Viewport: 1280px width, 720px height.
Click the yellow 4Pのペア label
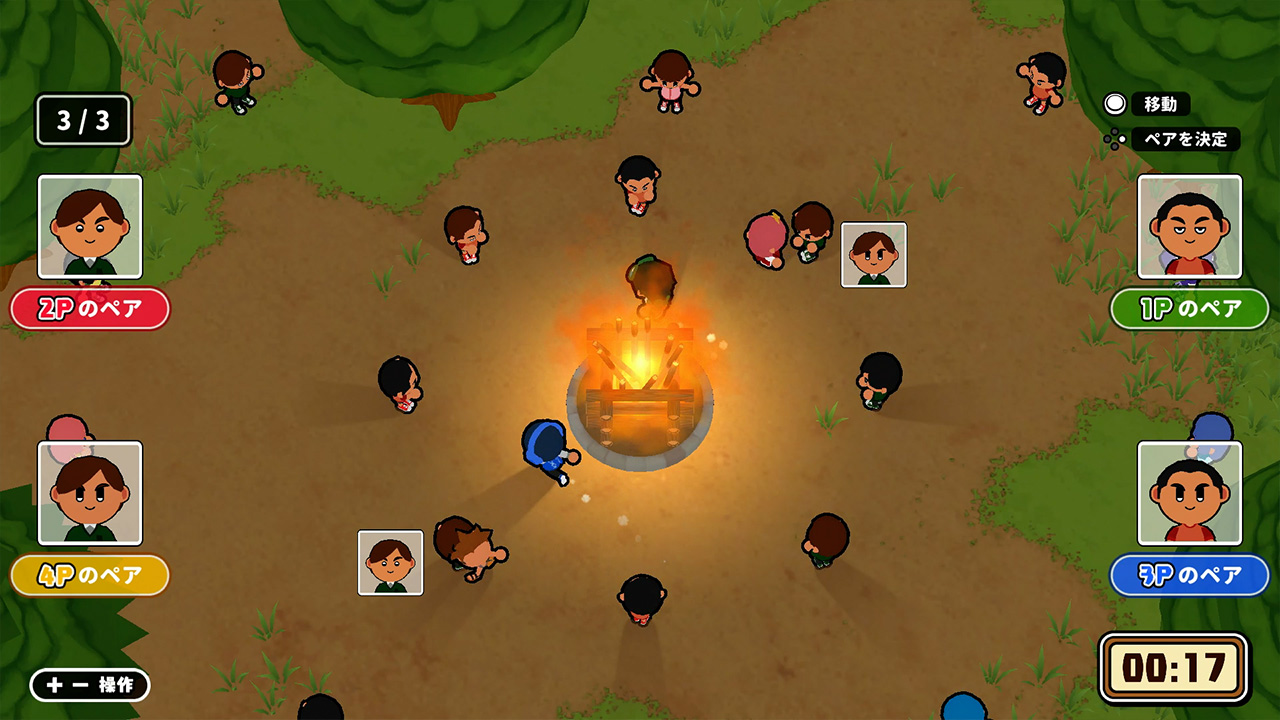tap(89, 575)
